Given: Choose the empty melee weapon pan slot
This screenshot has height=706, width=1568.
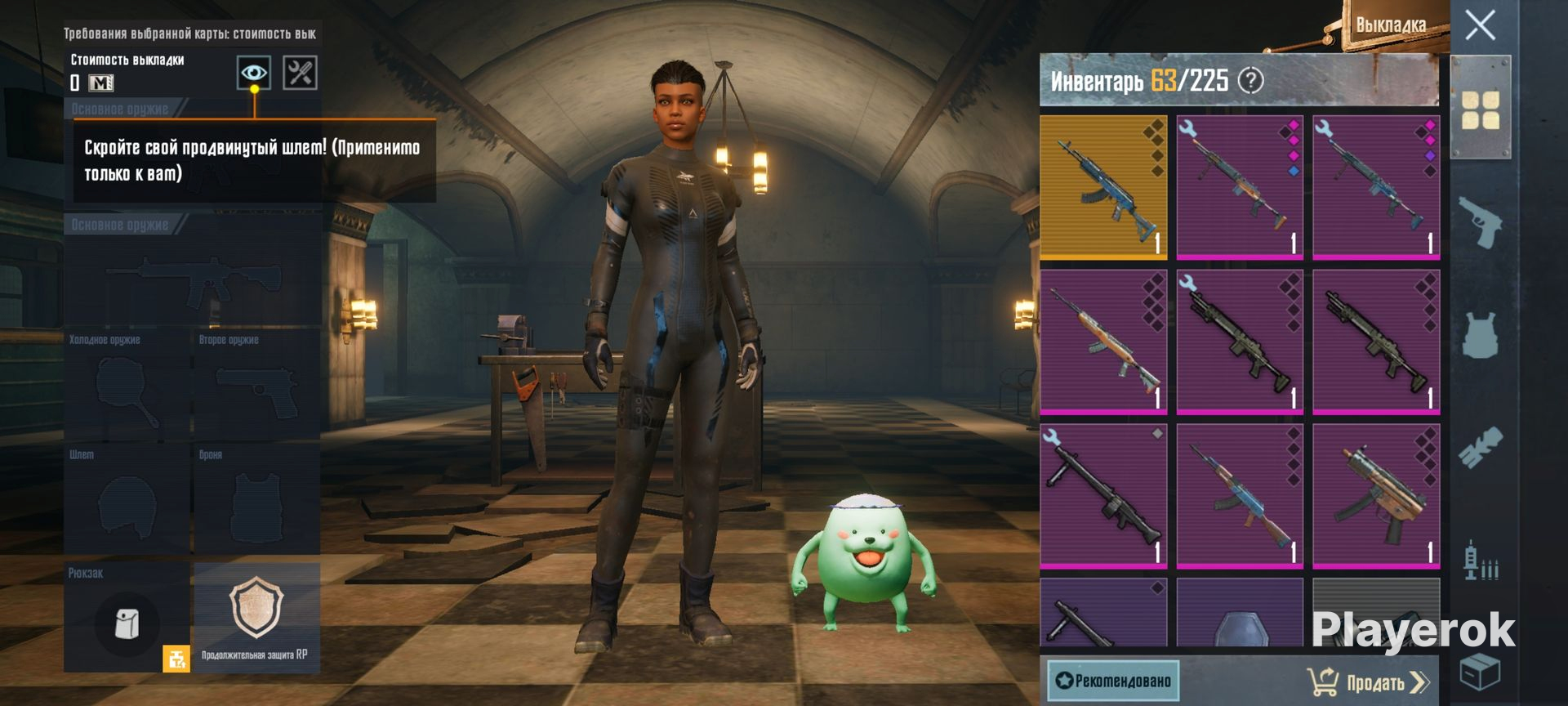Looking at the screenshot, I should pos(127,388).
